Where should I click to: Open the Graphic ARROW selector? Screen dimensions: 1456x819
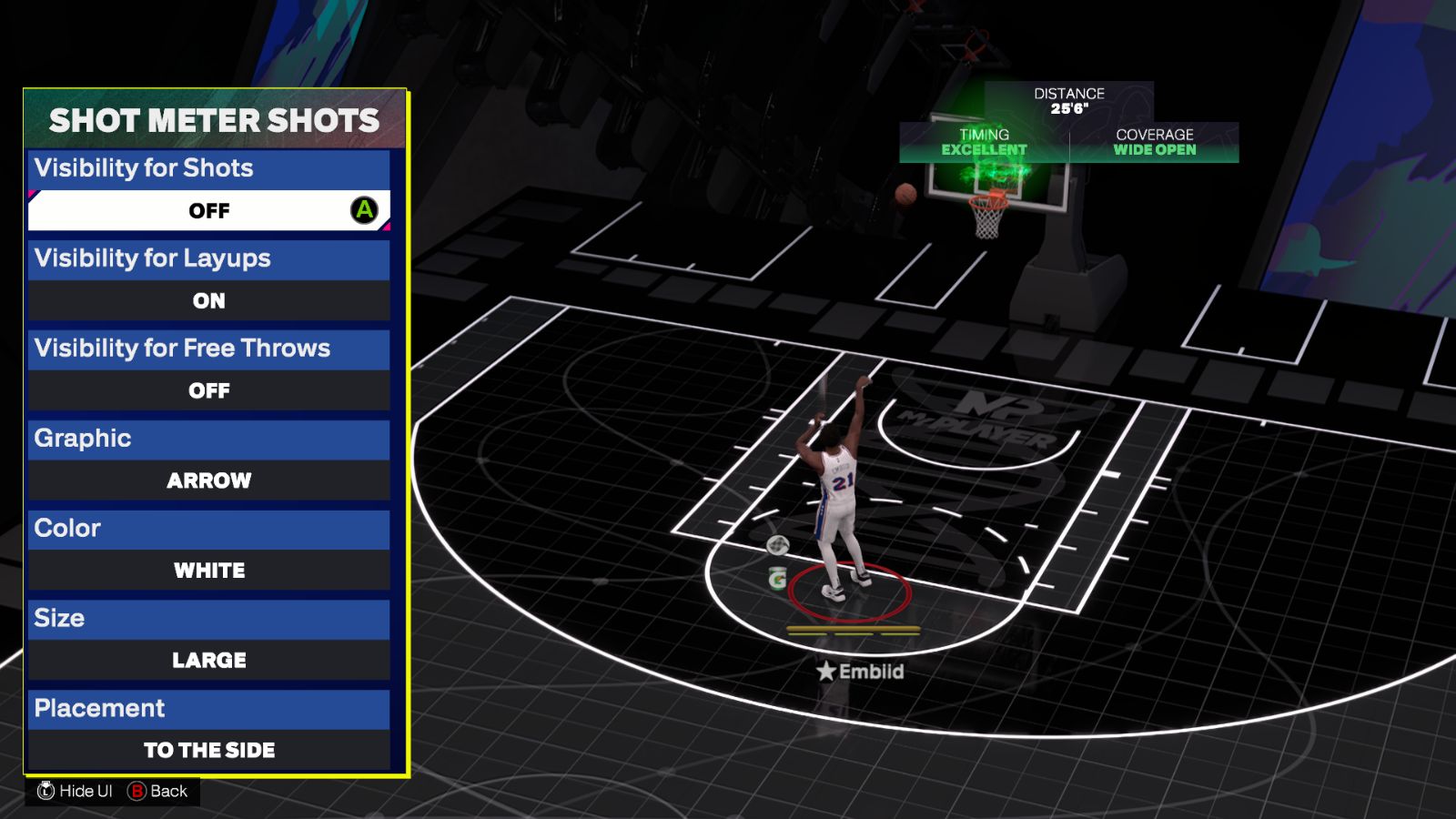(x=209, y=480)
